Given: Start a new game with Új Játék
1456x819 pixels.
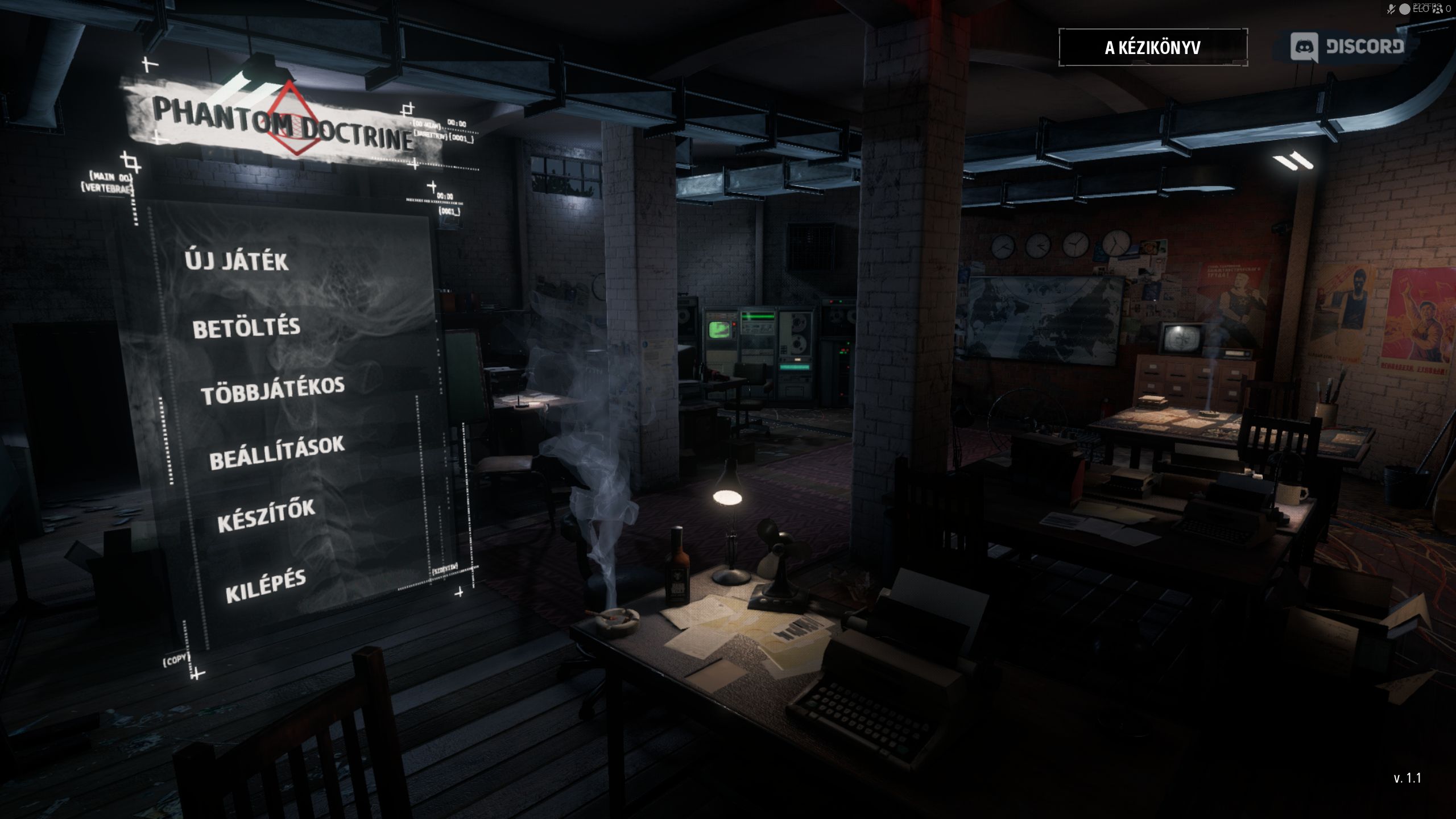Looking at the screenshot, I should (x=237, y=261).
